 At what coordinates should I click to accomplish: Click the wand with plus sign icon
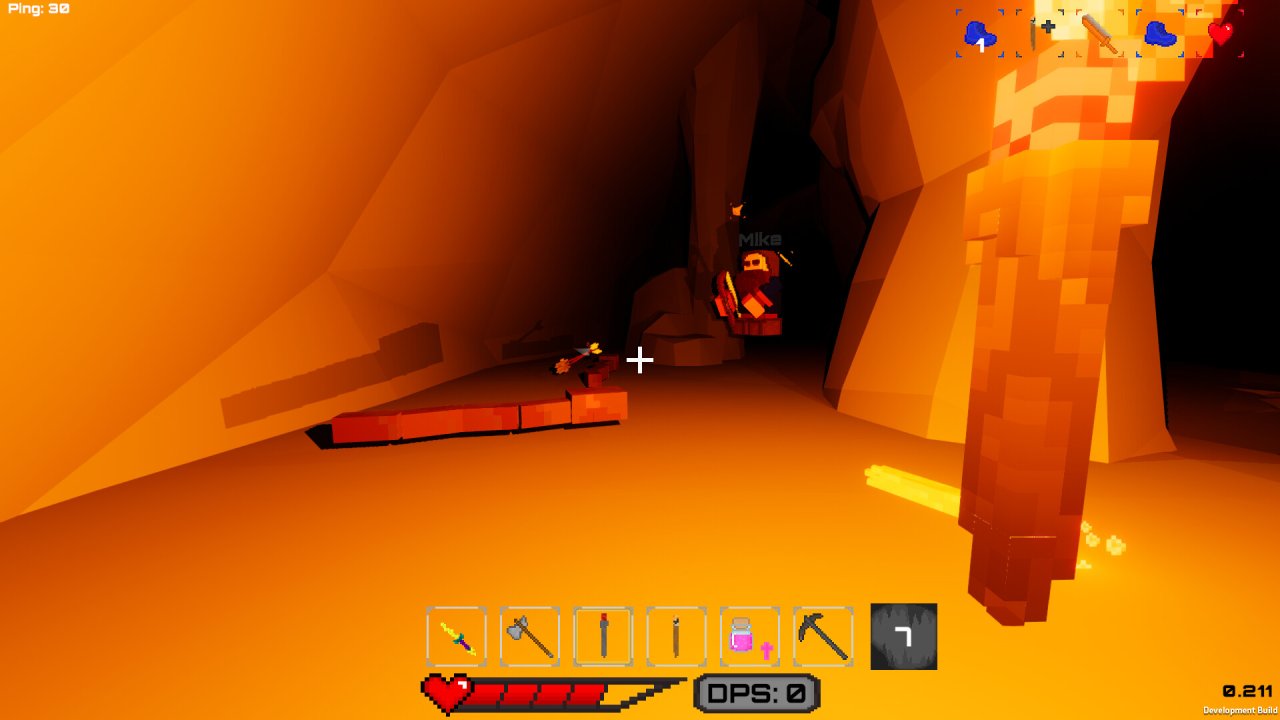(1040, 34)
